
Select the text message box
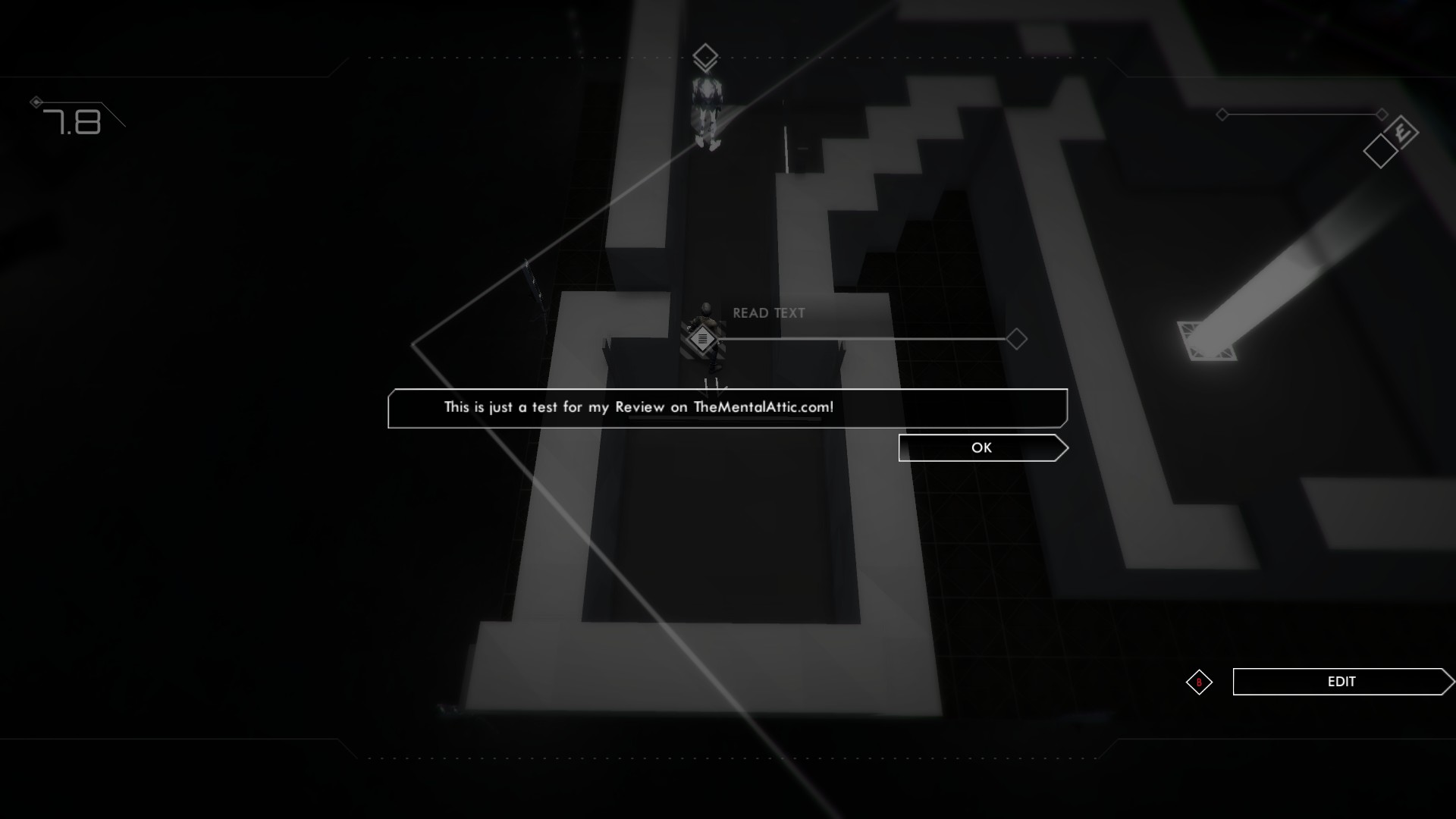point(726,408)
